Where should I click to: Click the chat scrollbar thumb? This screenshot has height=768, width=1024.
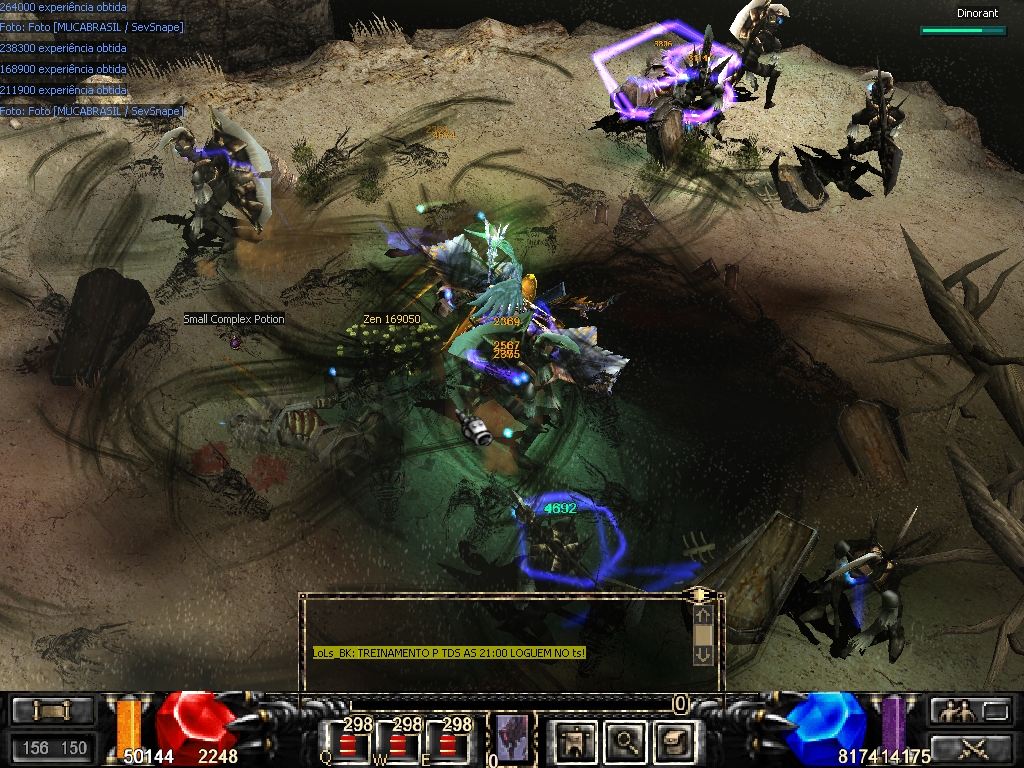point(703,635)
